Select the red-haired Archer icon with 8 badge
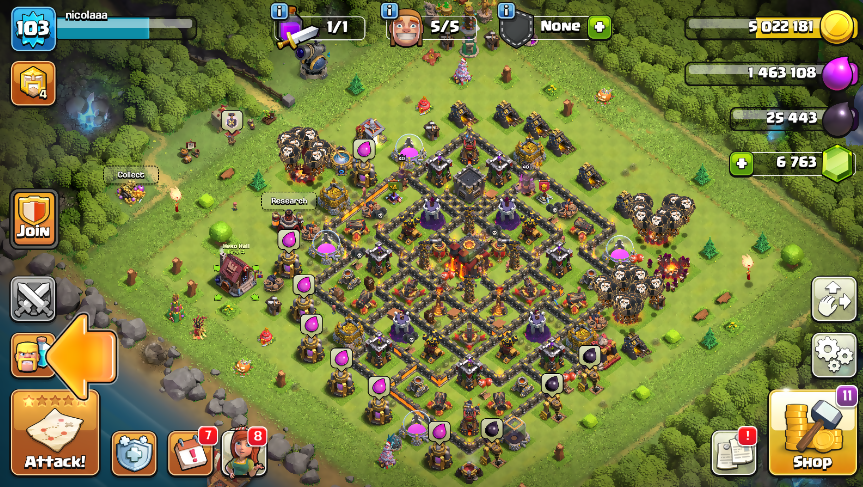 [x=243, y=452]
